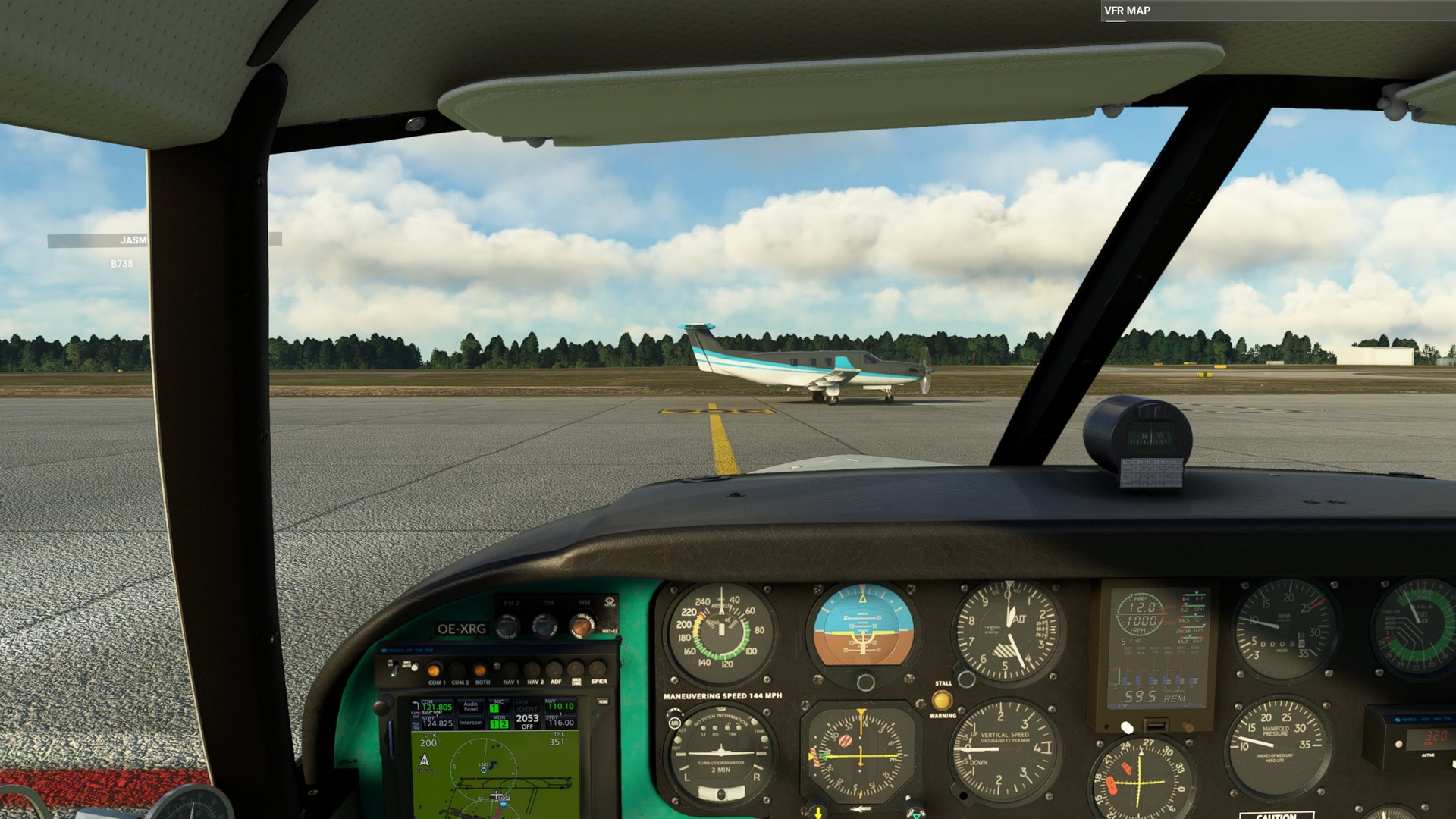This screenshot has height=819, width=1456.
Task: Toggle the SPKR speaker button
Action: click(x=598, y=670)
